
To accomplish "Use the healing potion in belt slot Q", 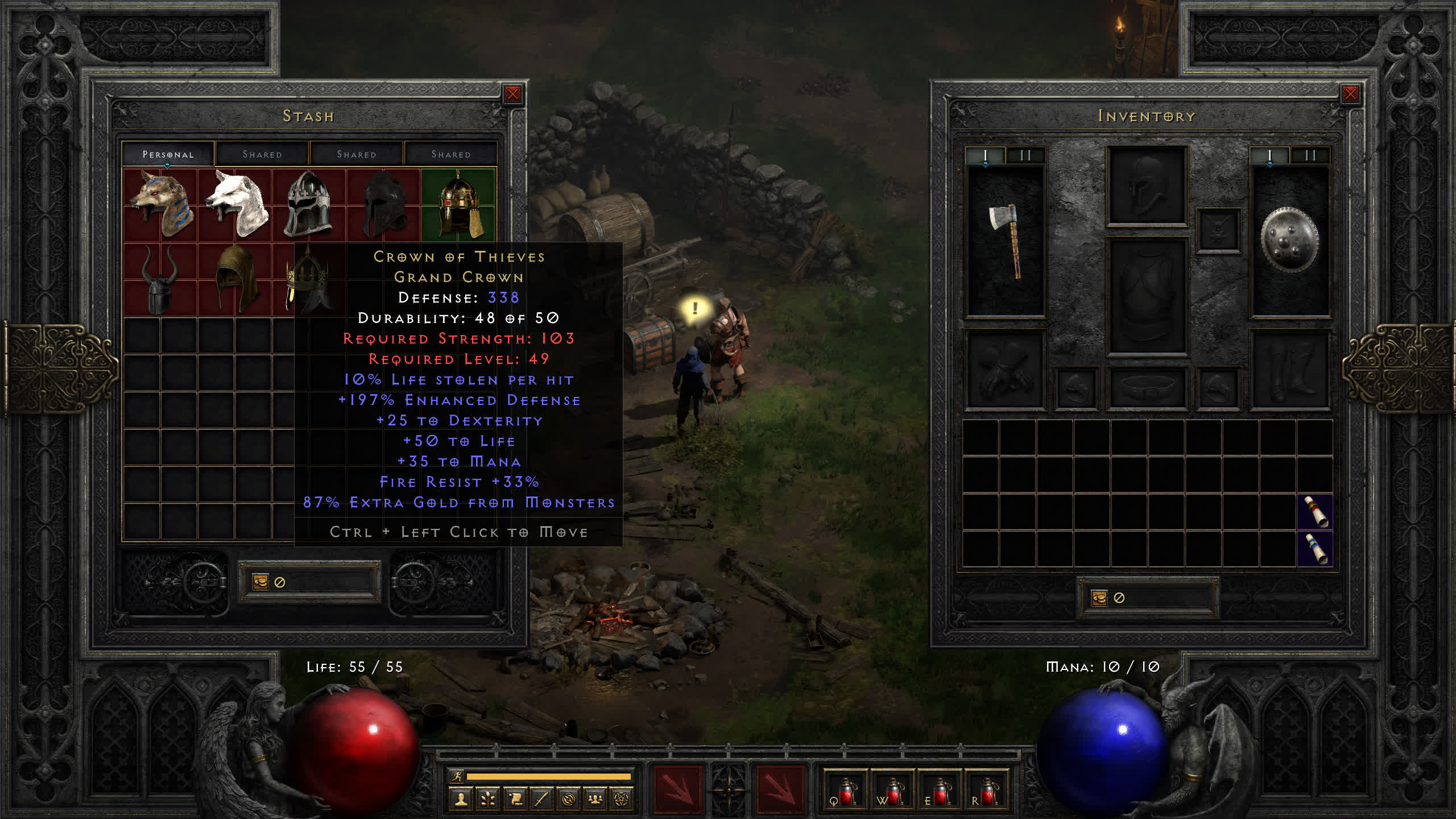I will [846, 791].
